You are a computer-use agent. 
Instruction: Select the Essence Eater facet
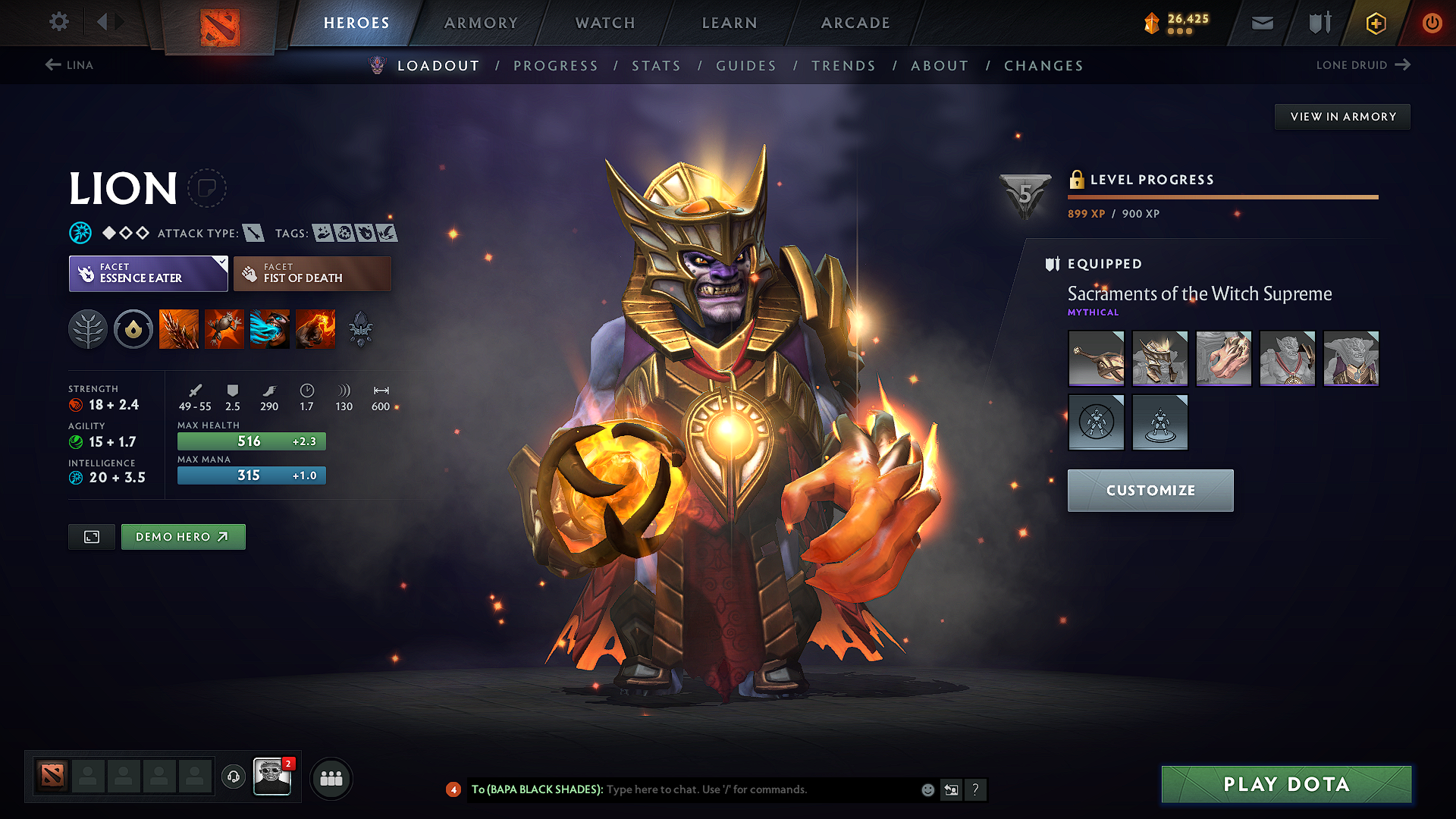[x=148, y=273]
